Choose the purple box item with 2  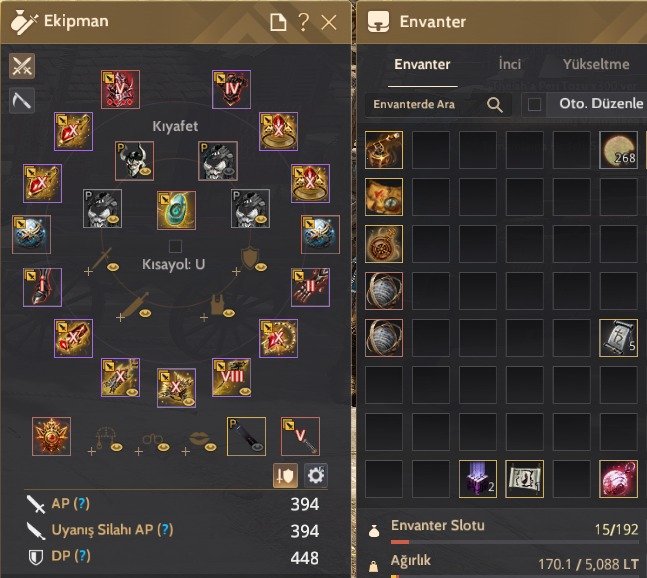tap(477, 479)
